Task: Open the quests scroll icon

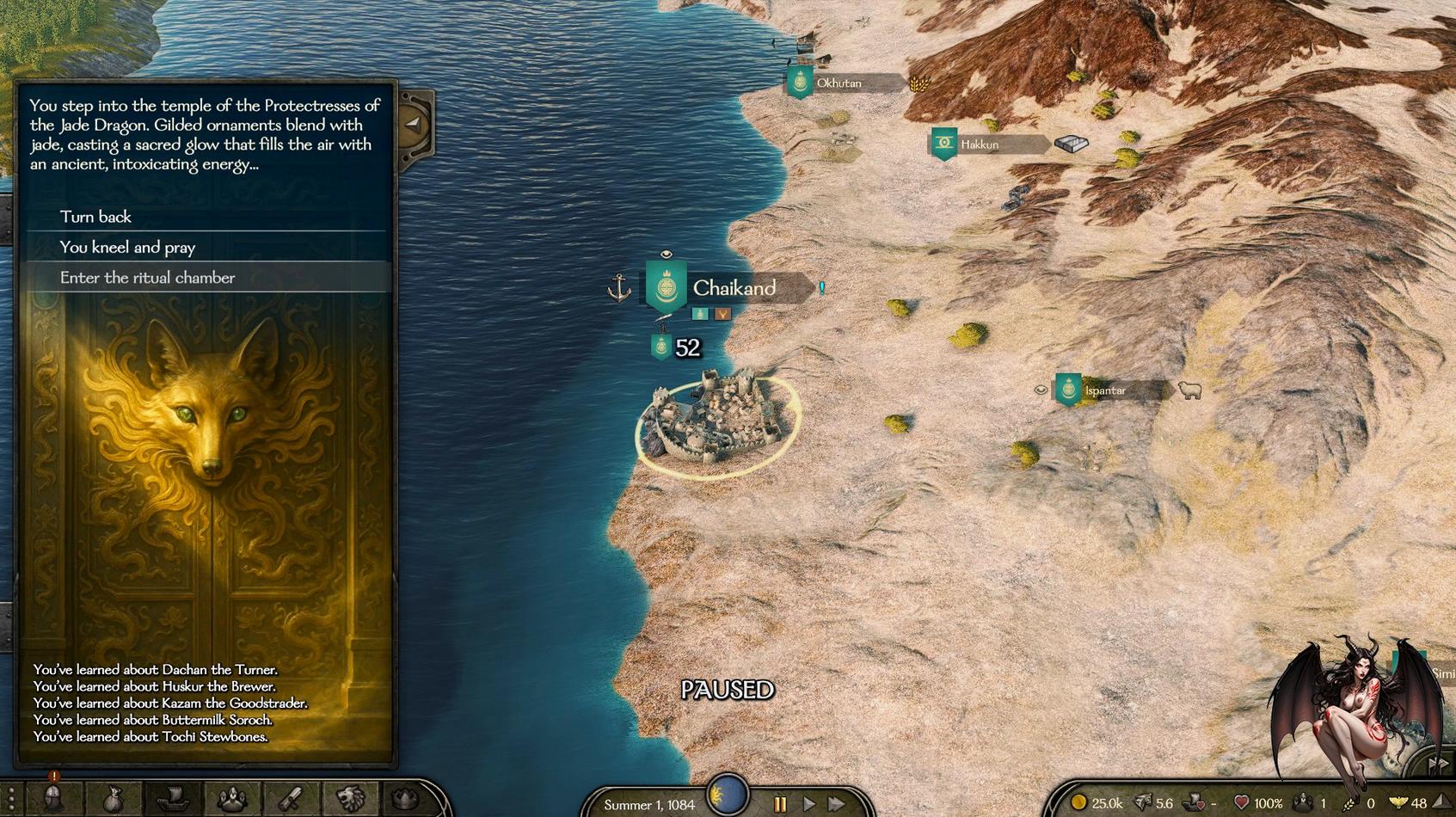Action: 291,800
